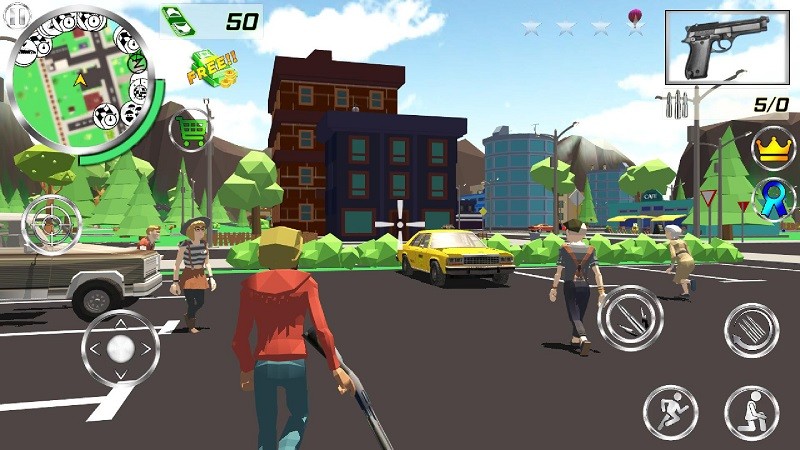Open the blue ribbon achievements badge
Image resolution: width=800 pixels, height=450 pixels.
(772, 197)
